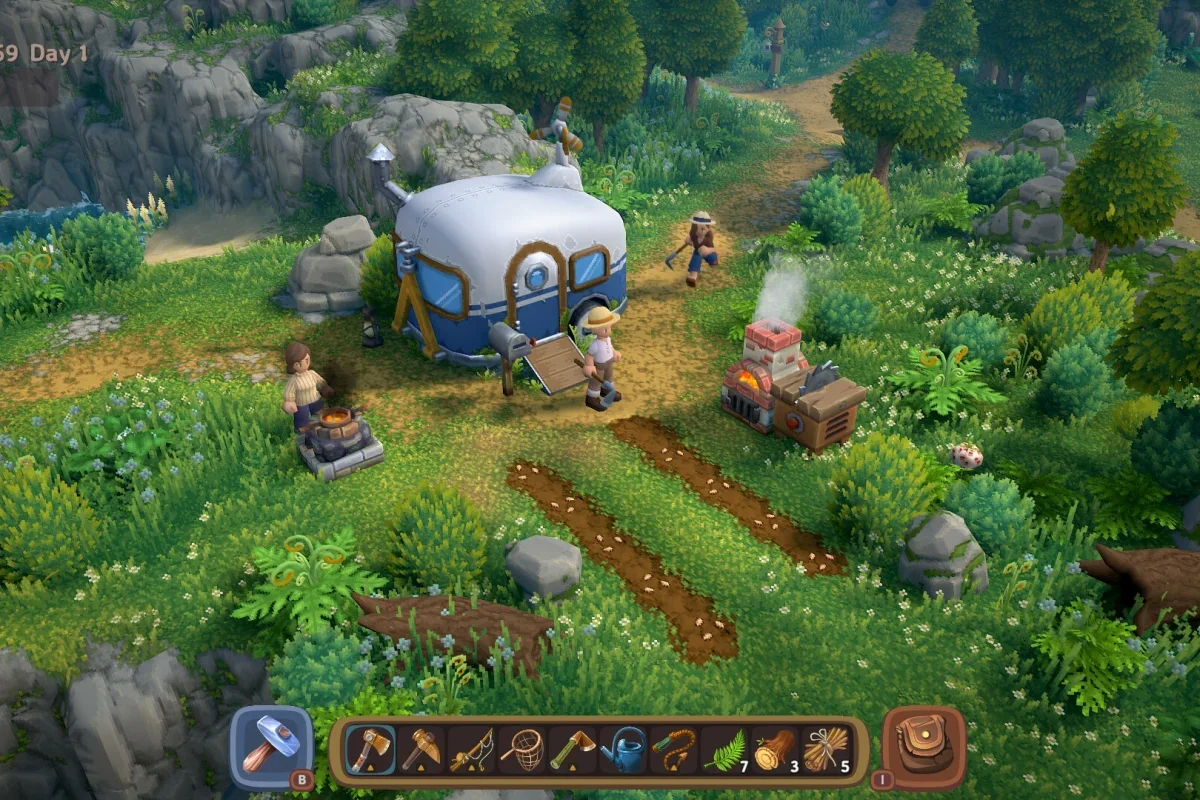Open the backpack inventory

tap(923, 746)
